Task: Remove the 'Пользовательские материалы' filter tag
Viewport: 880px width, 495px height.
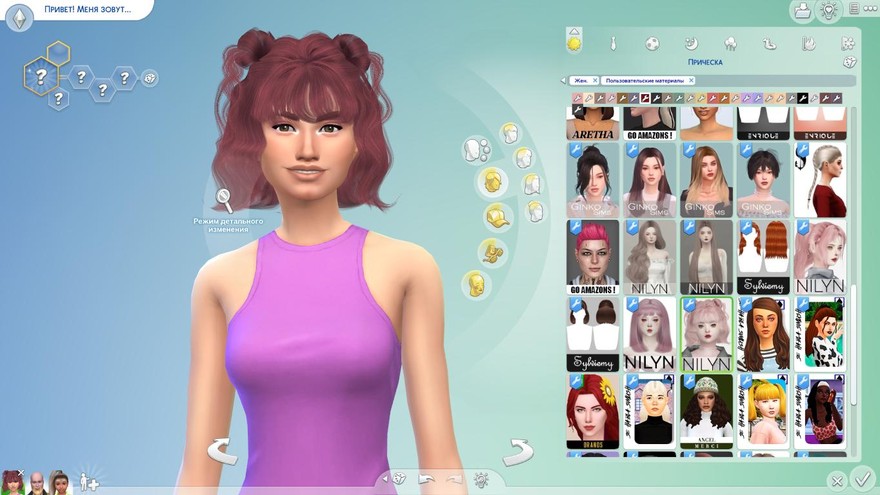Action: tap(690, 80)
